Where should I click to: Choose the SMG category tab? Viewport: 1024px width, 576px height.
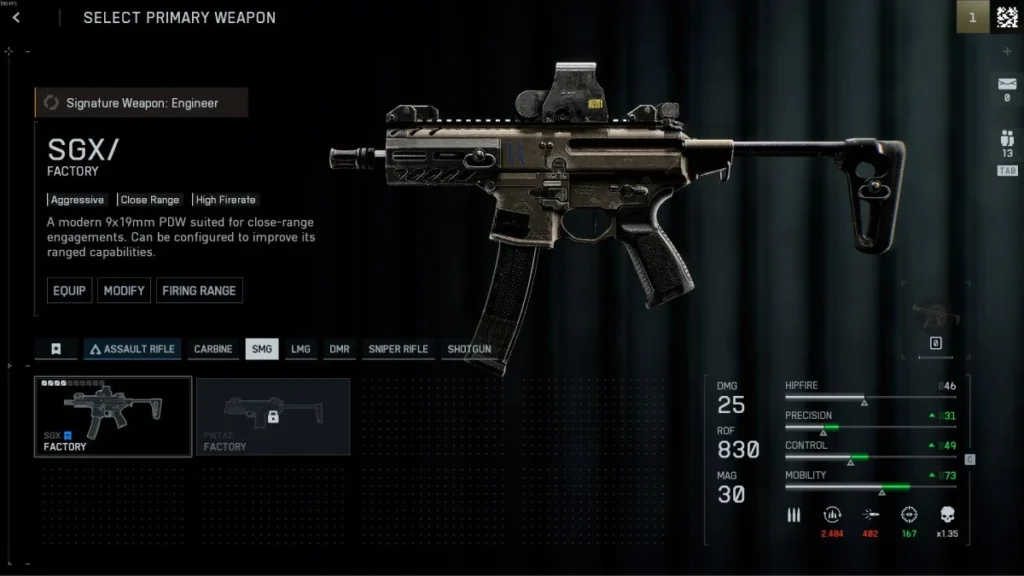click(x=262, y=349)
